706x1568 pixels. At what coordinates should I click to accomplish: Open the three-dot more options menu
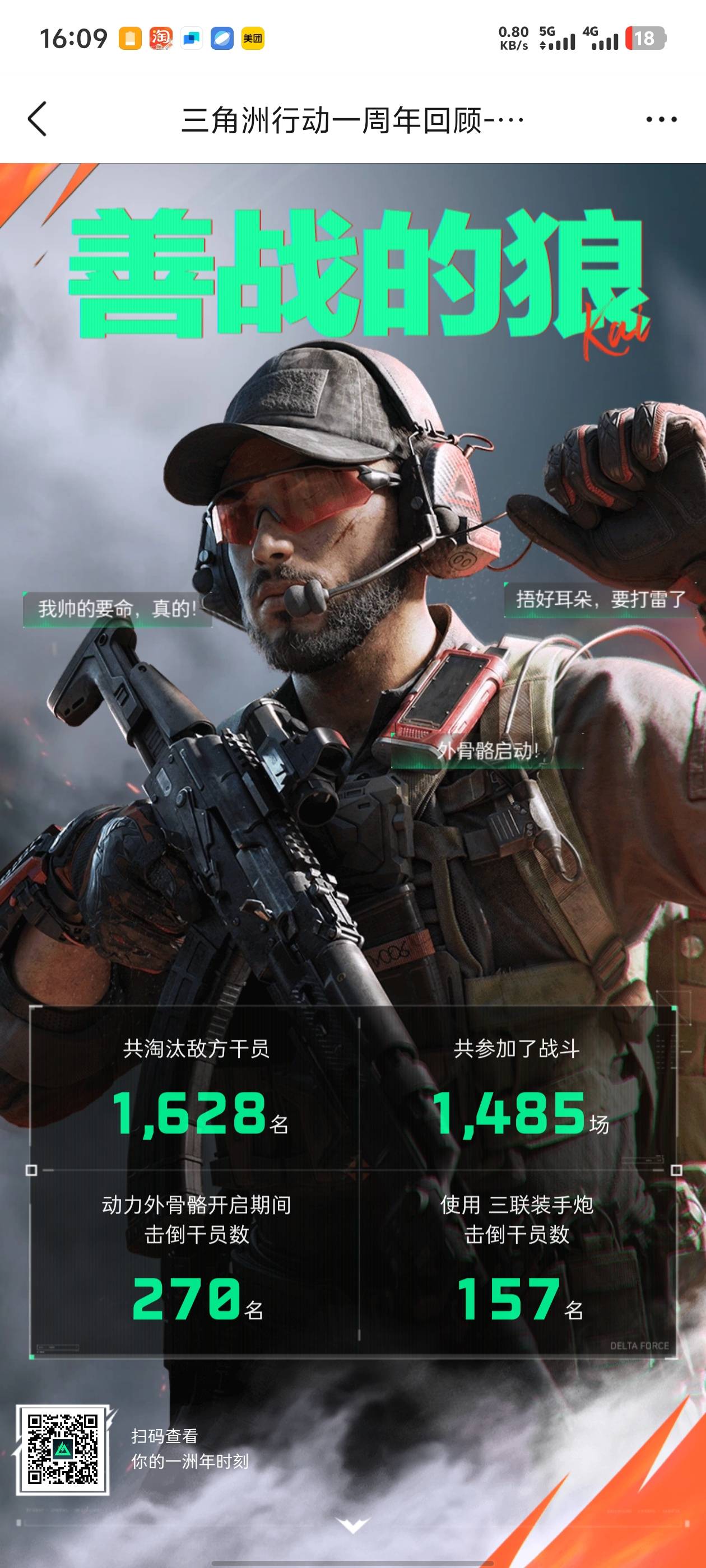[x=662, y=119]
